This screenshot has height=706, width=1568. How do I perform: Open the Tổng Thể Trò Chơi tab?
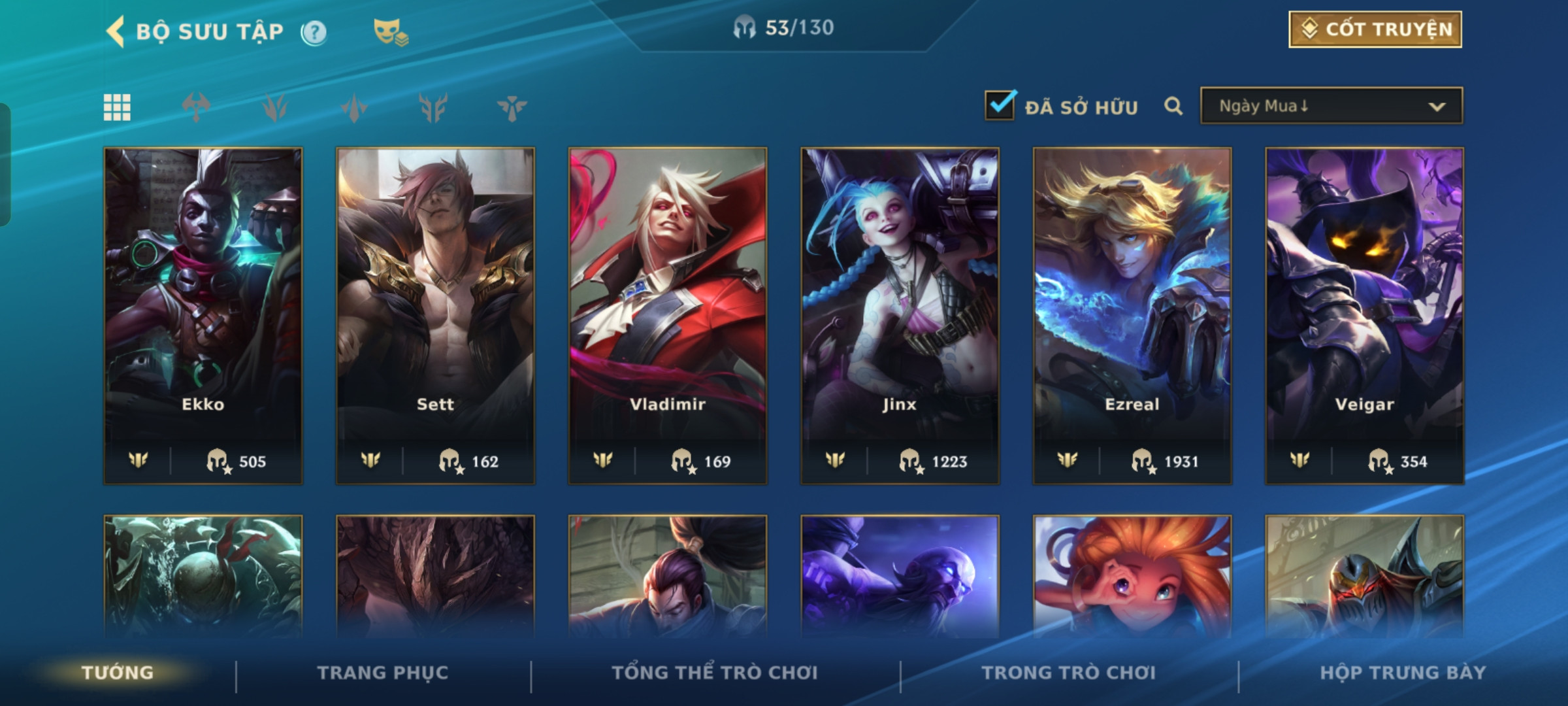point(715,673)
